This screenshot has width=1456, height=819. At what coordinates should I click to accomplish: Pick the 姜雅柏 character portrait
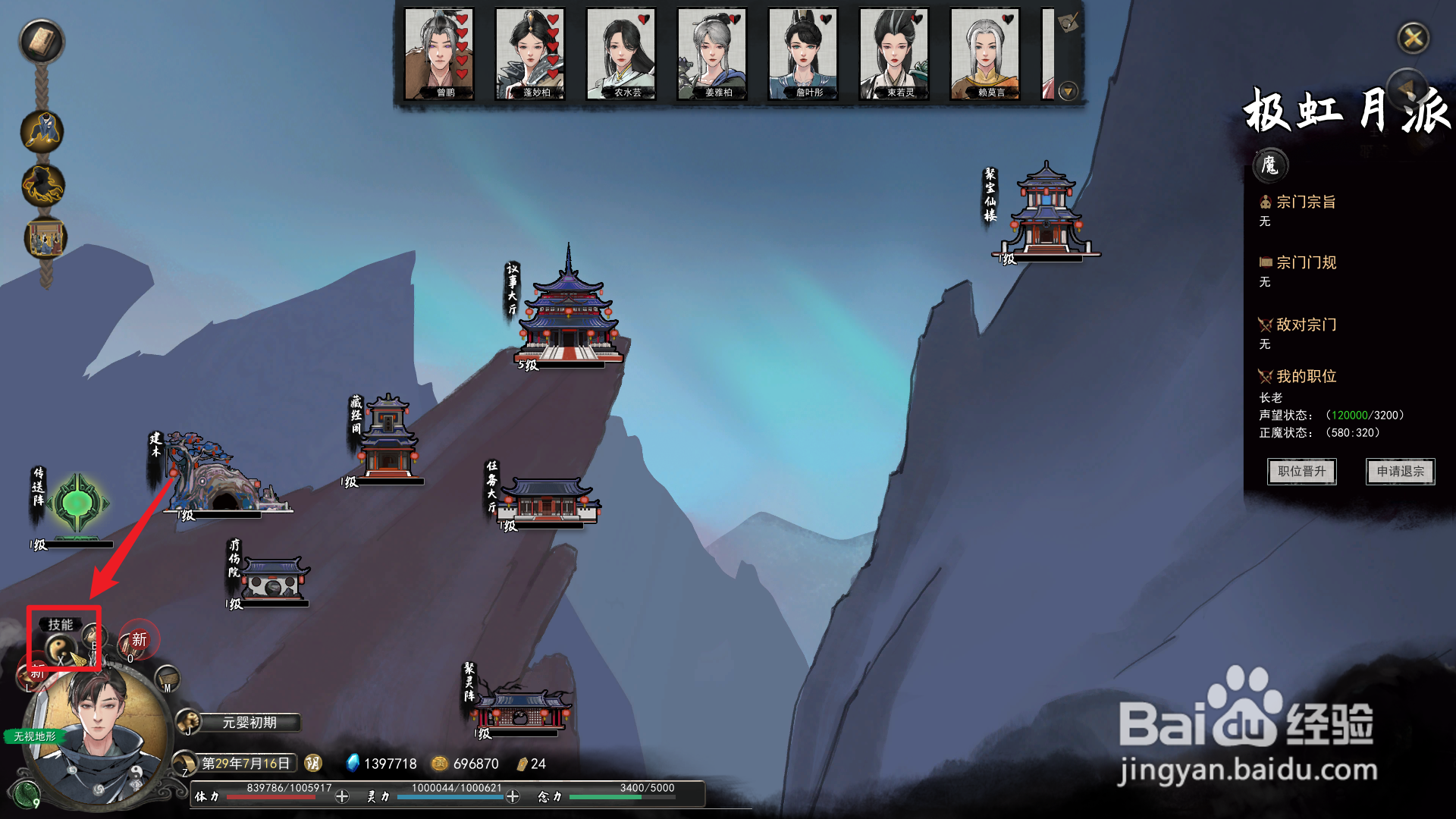(712, 54)
